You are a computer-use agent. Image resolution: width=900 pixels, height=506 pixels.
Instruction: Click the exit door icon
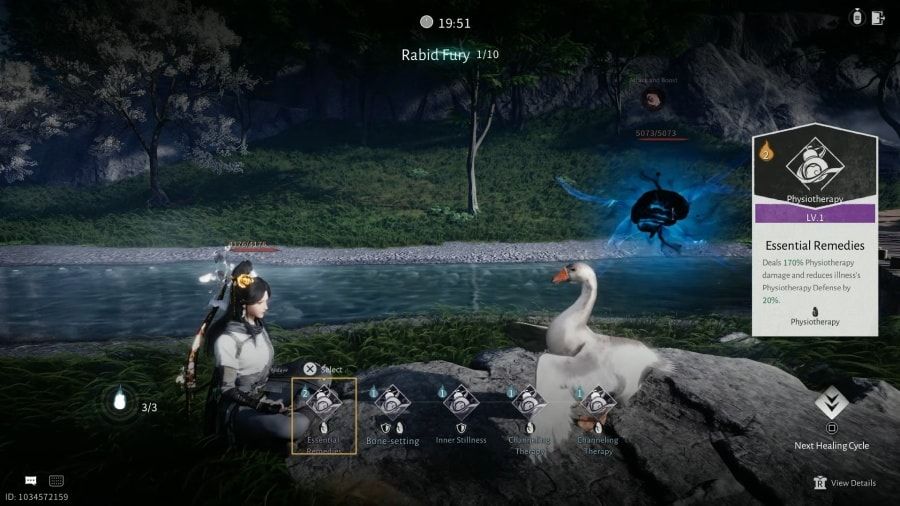(878, 17)
